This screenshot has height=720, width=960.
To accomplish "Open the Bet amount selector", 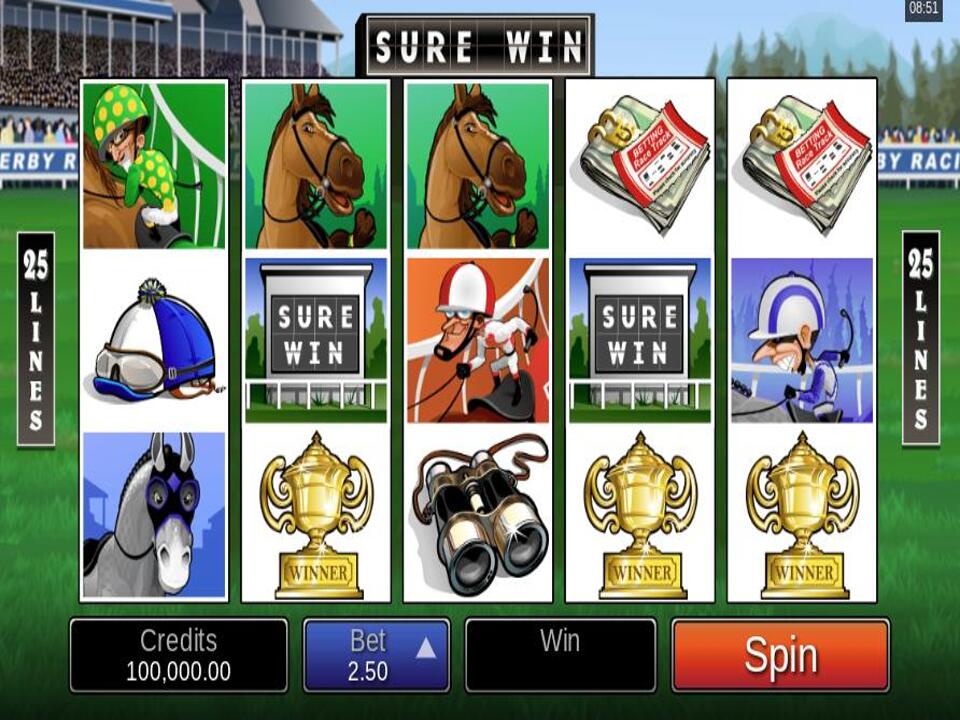I will [x=376, y=656].
